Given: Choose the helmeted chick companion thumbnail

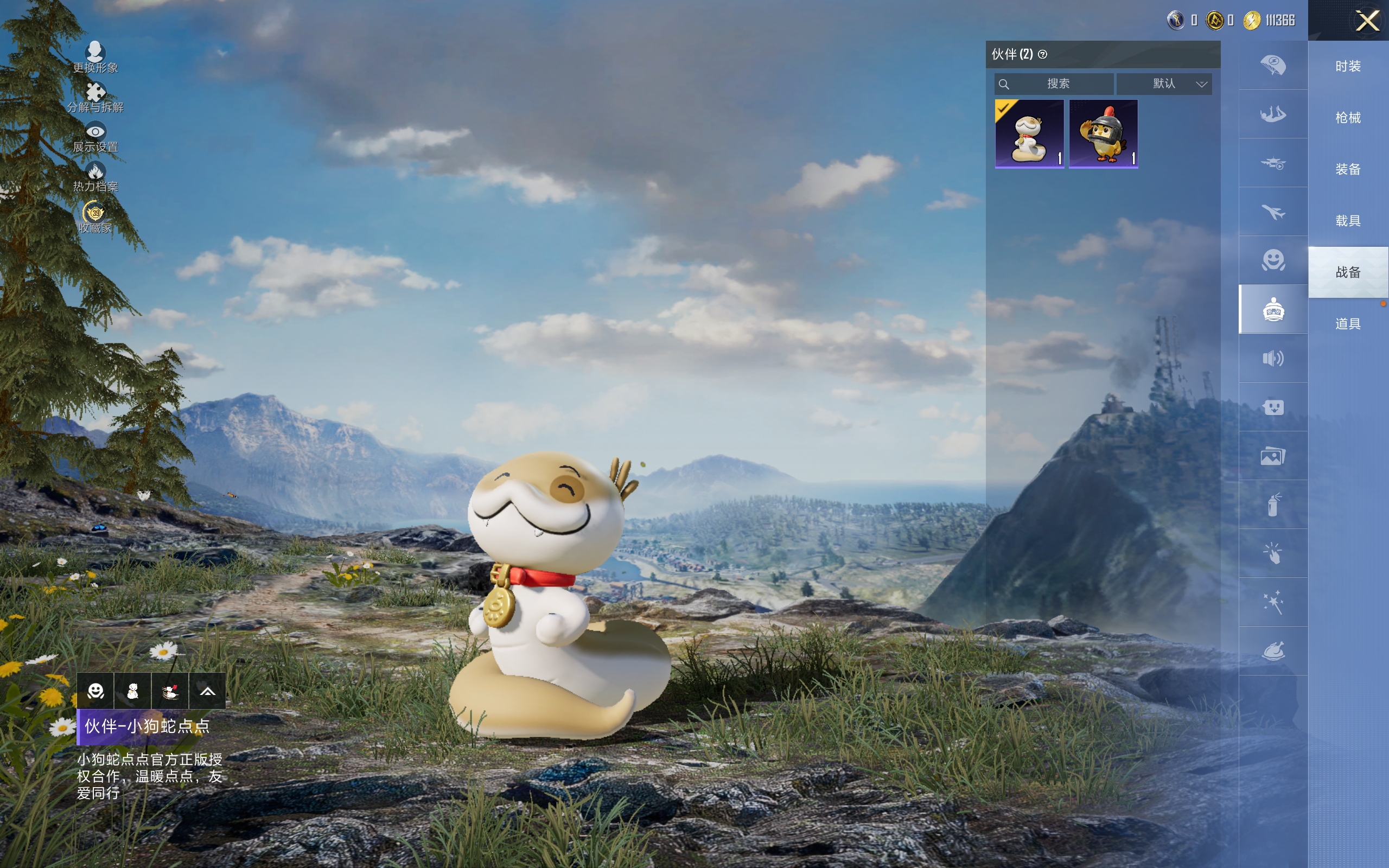Looking at the screenshot, I should point(1103,134).
